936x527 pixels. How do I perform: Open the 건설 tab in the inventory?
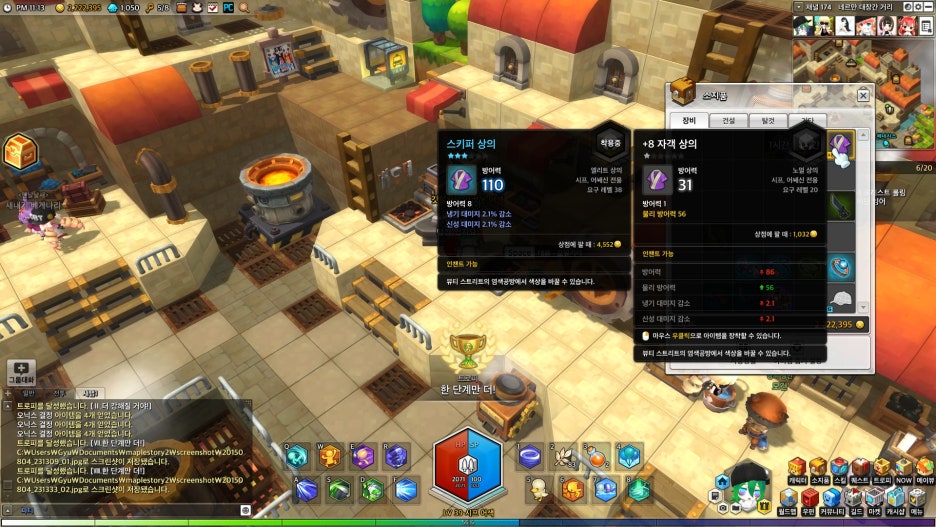tap(728, 121)
